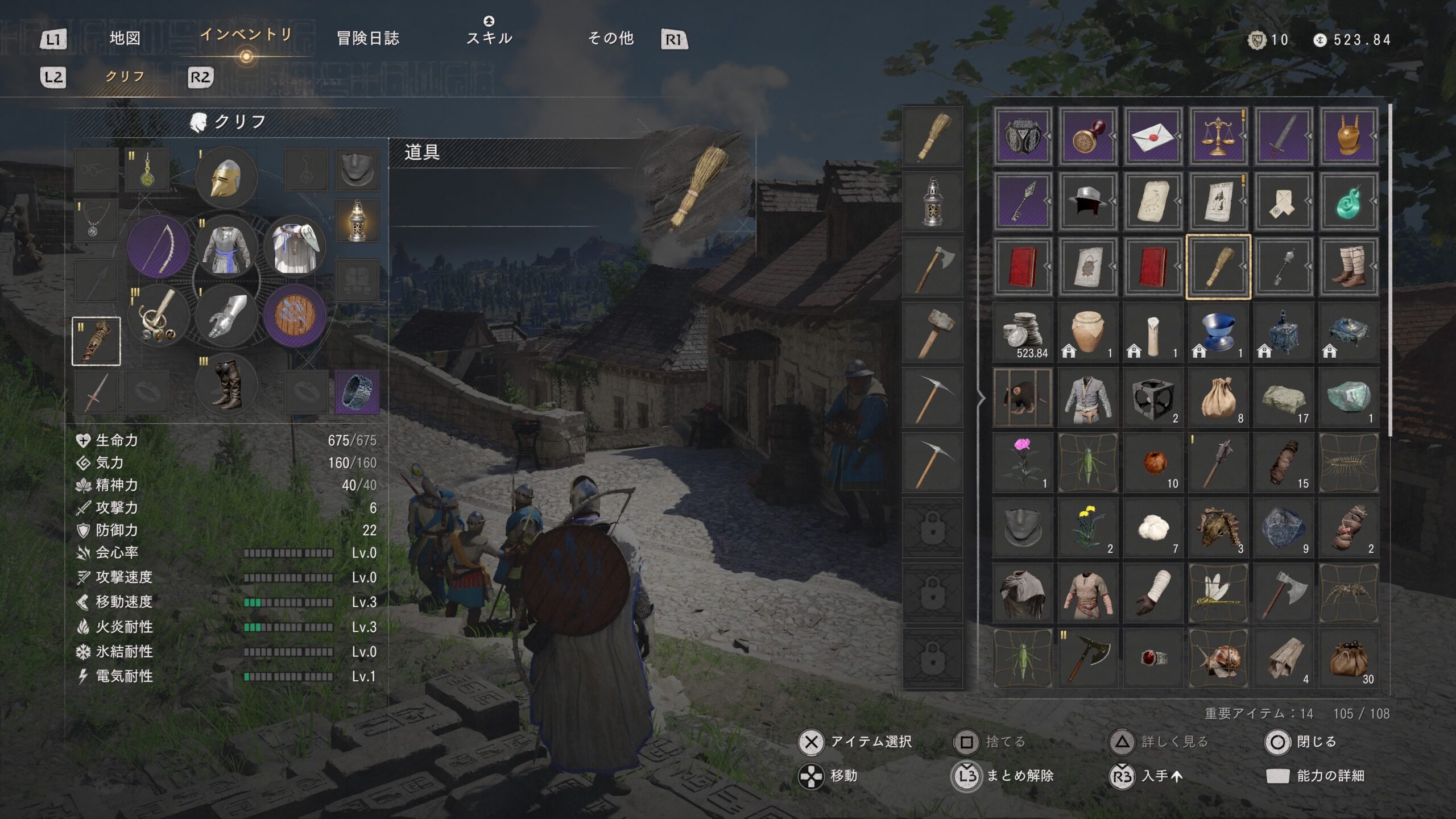Select the caged rat item
The image size is (1456, 819).
(x=1022, y=397)
